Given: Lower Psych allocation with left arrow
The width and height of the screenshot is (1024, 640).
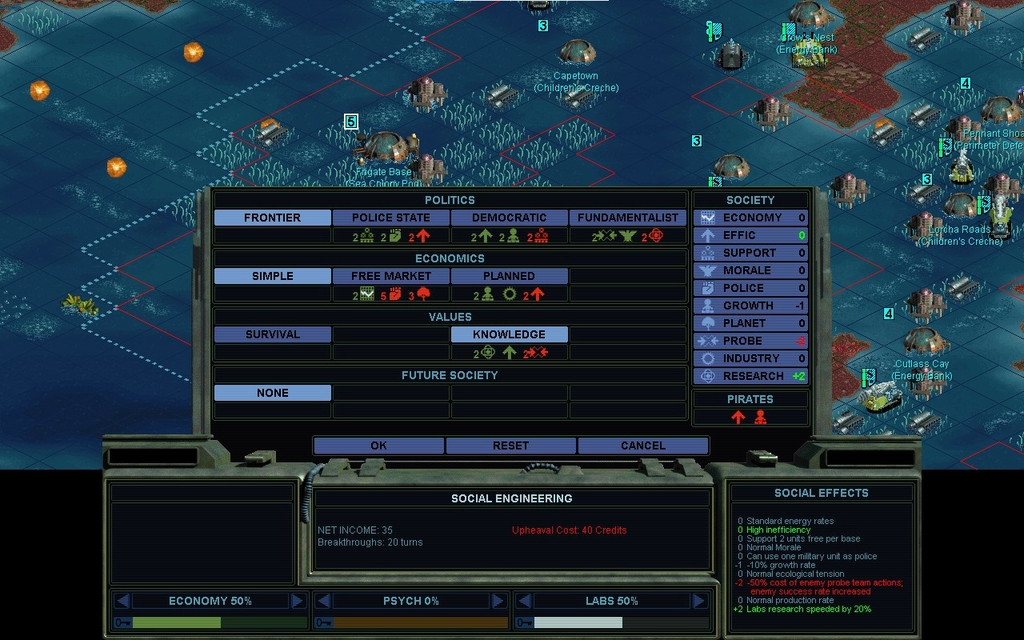Looking at the screenshot, I should point(323,601).
